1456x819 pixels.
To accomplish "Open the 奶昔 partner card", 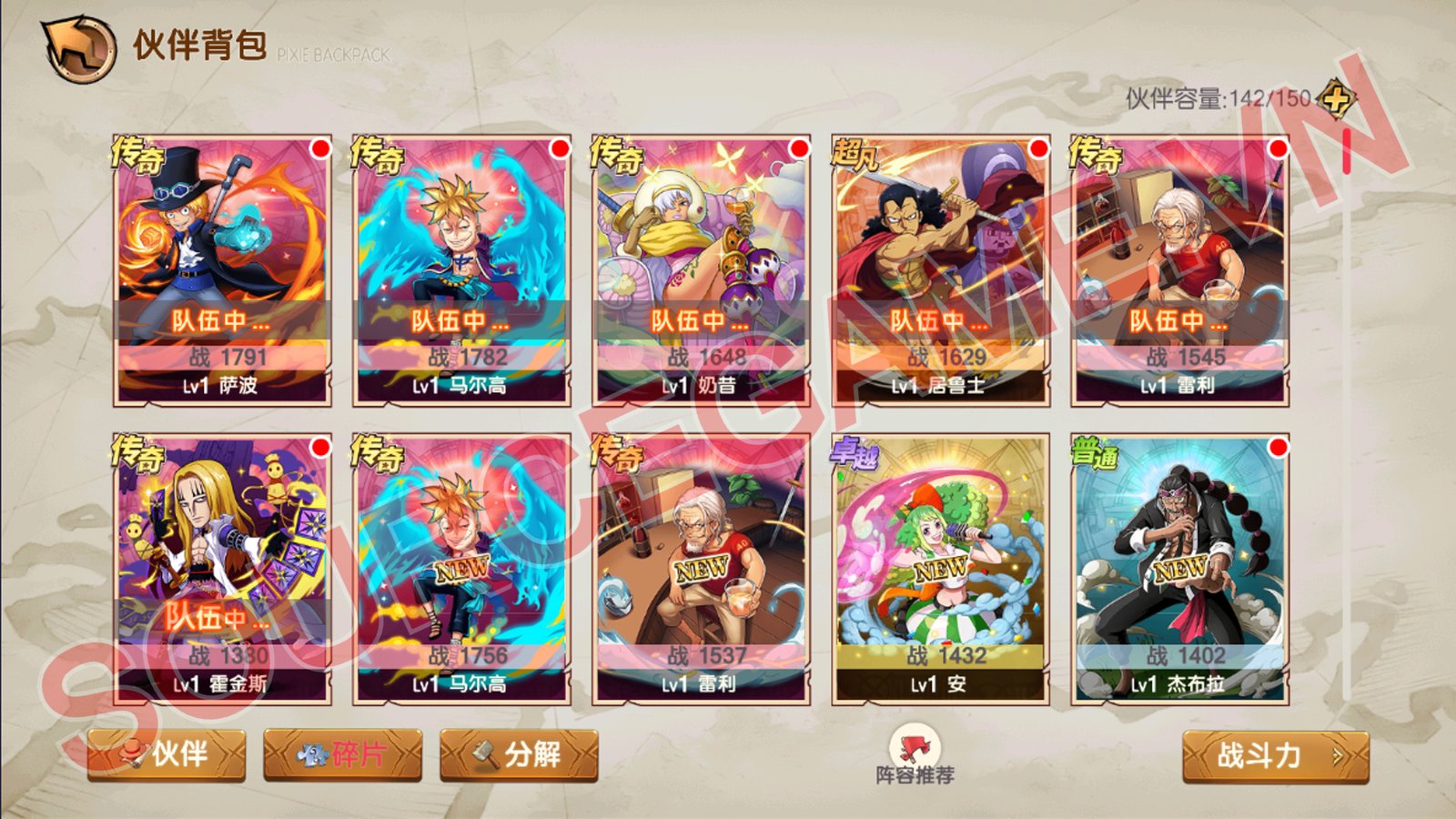I will tap(701, 270).
